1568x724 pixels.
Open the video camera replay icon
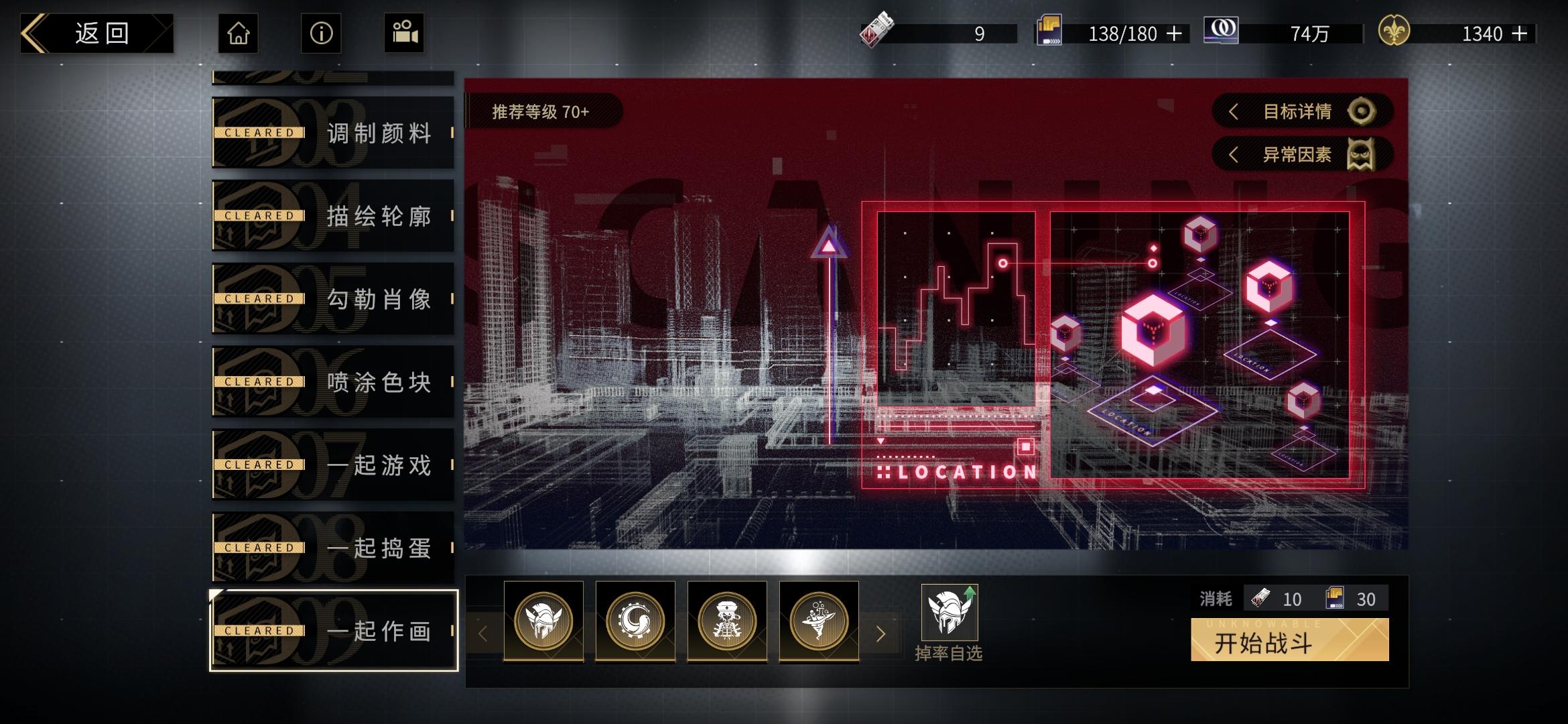(x=404, y=34)
